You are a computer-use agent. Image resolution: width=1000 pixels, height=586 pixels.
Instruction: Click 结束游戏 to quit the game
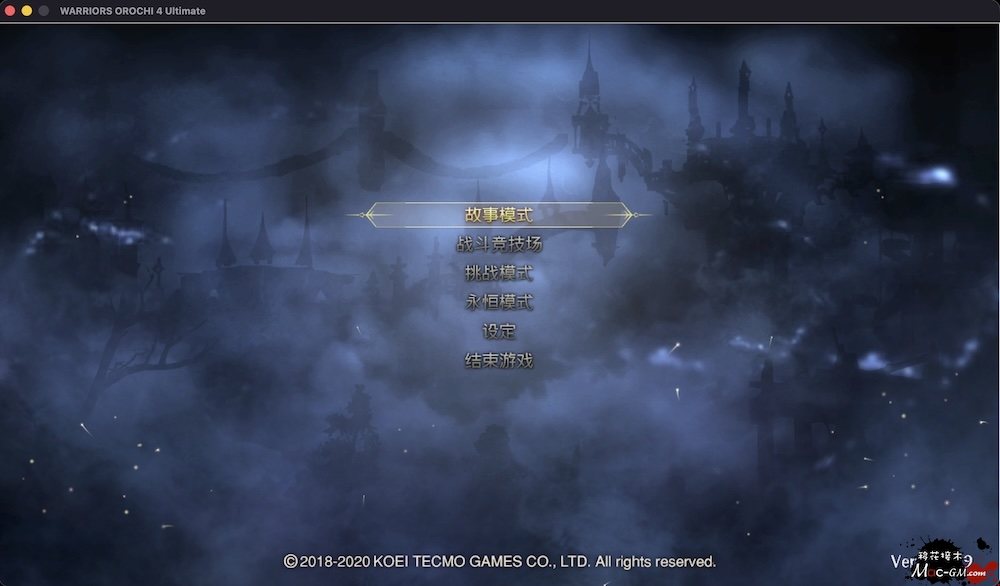[x=499, y=360]
